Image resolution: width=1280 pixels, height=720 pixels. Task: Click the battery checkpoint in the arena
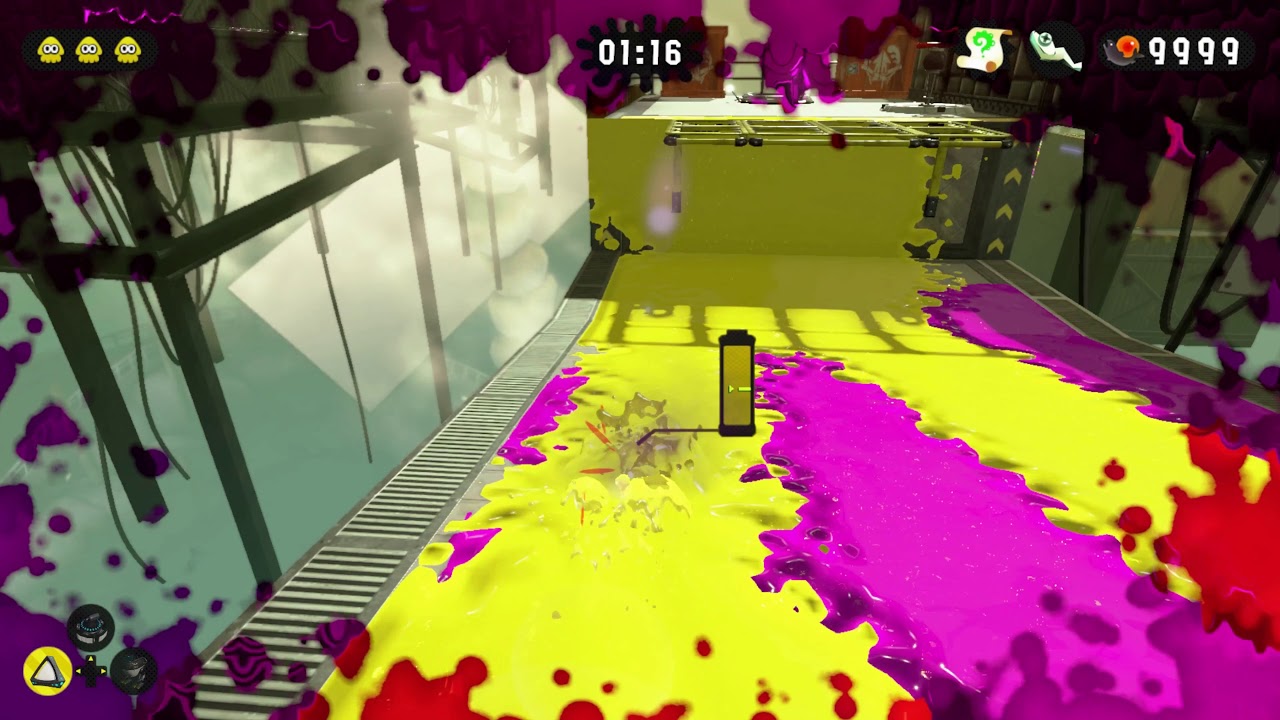click(737, 385)
